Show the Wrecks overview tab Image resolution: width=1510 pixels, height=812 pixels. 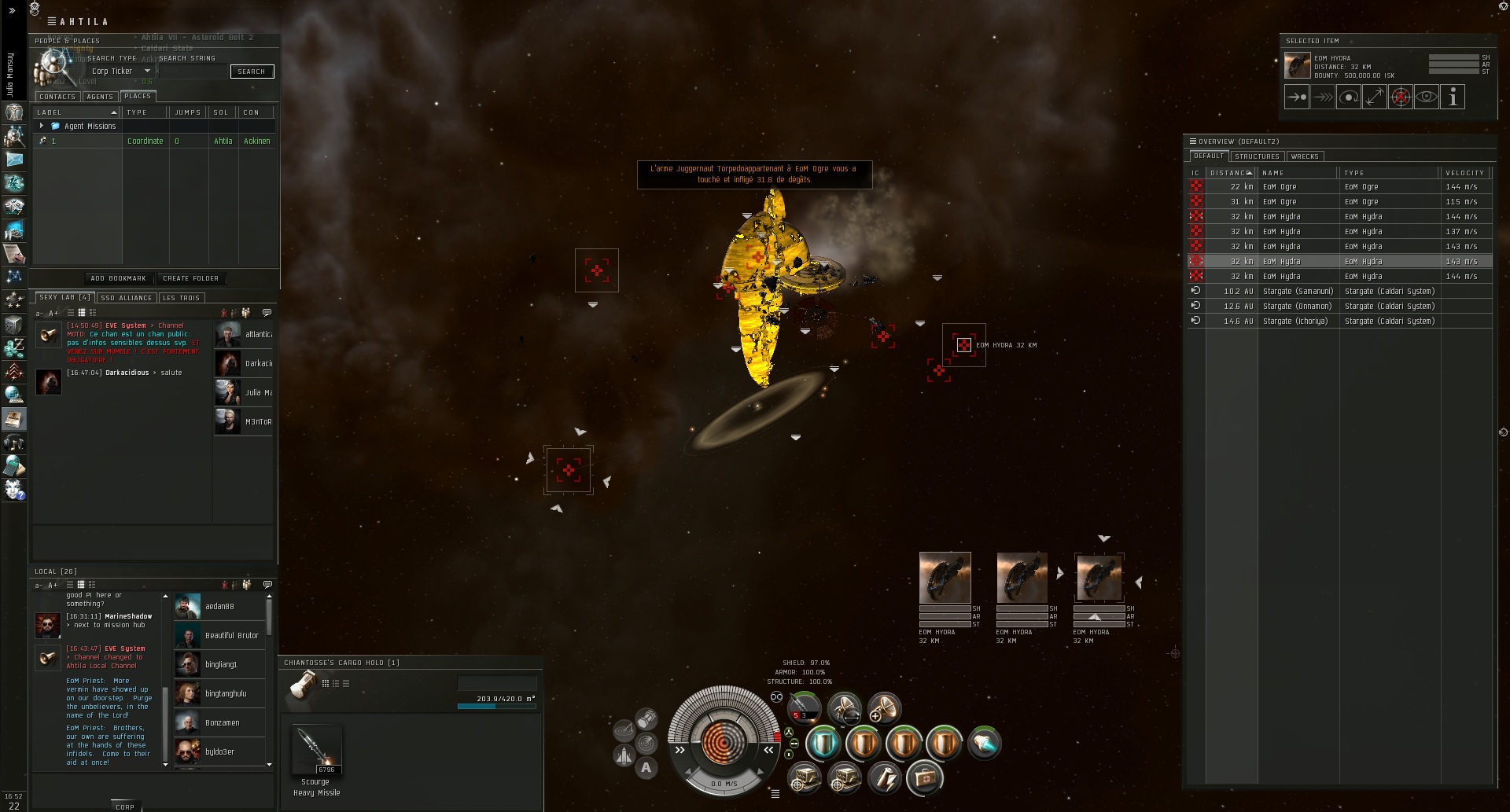pos(1305,156)
